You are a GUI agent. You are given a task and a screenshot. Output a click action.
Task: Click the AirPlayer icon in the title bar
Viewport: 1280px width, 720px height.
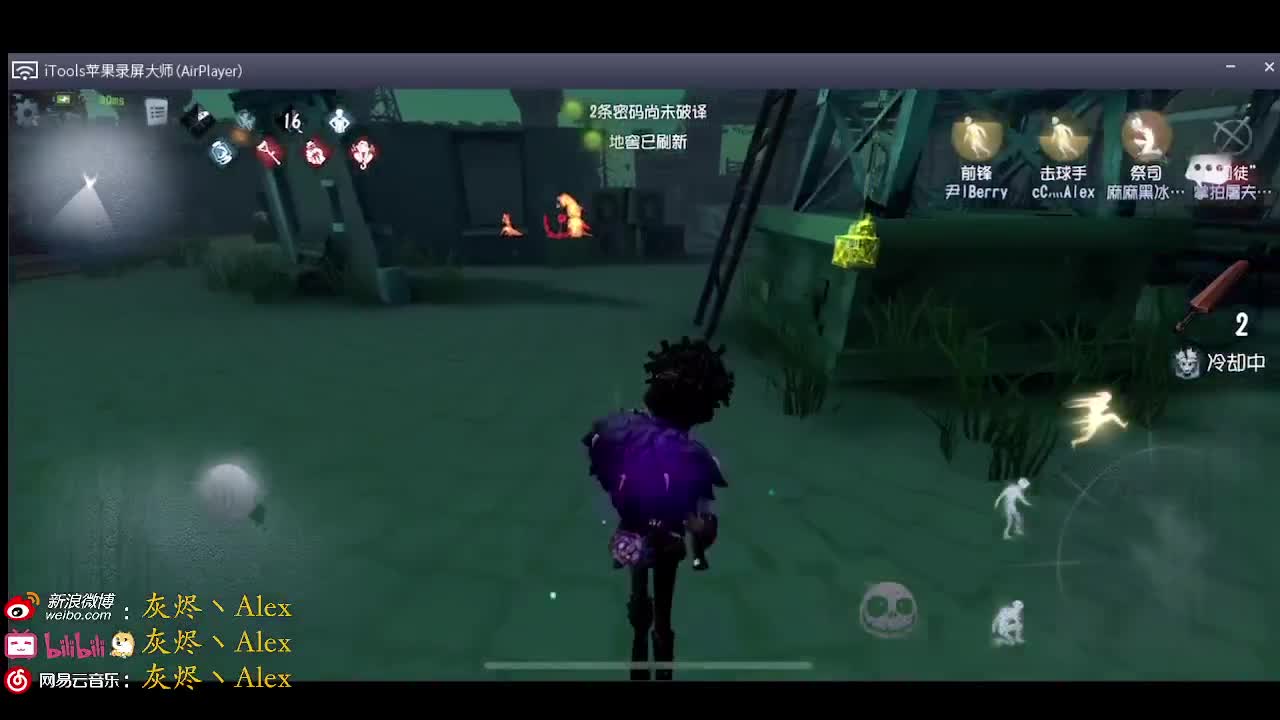tap(22, 70)
